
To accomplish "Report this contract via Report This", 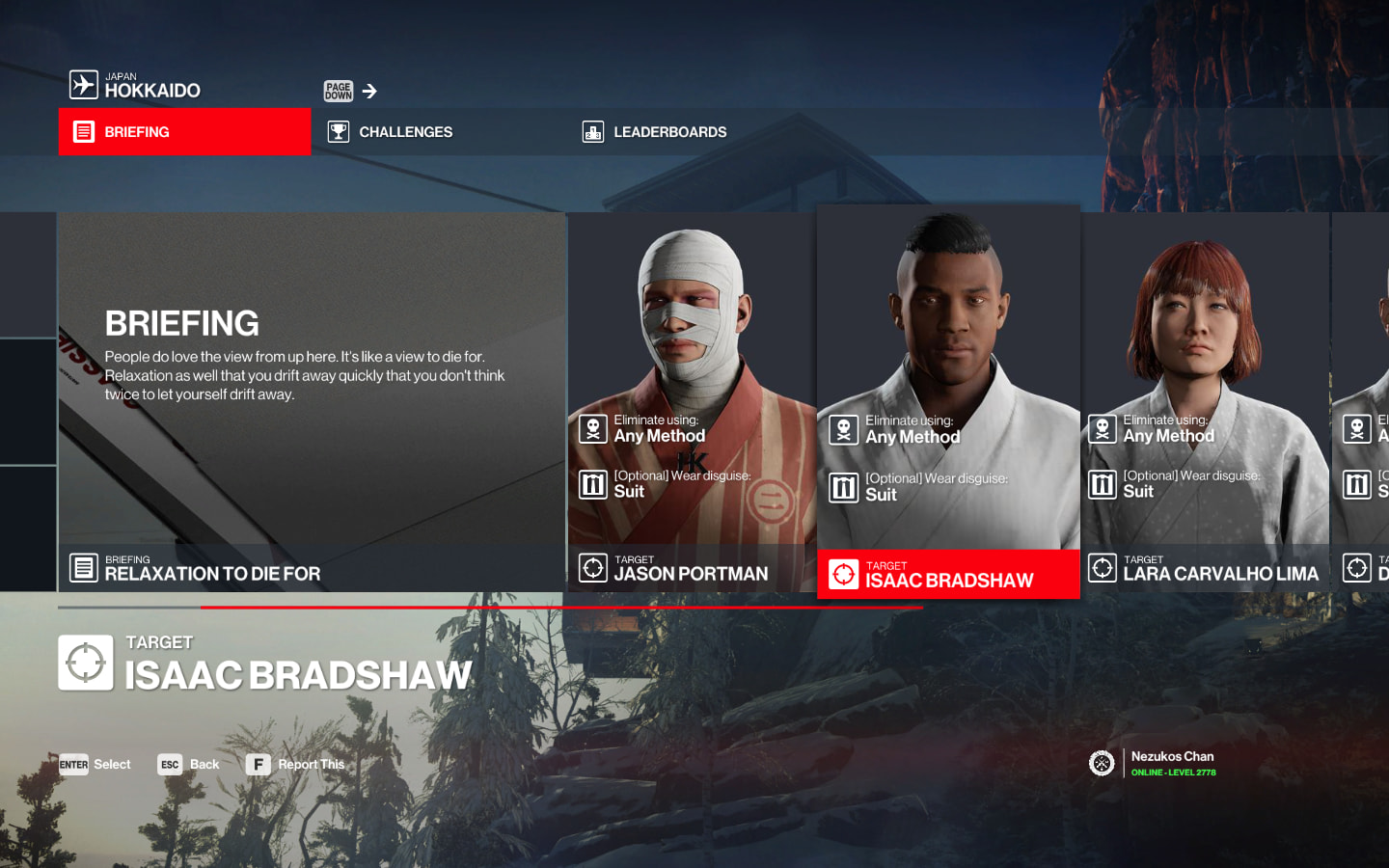I will [x=295, y=765].
